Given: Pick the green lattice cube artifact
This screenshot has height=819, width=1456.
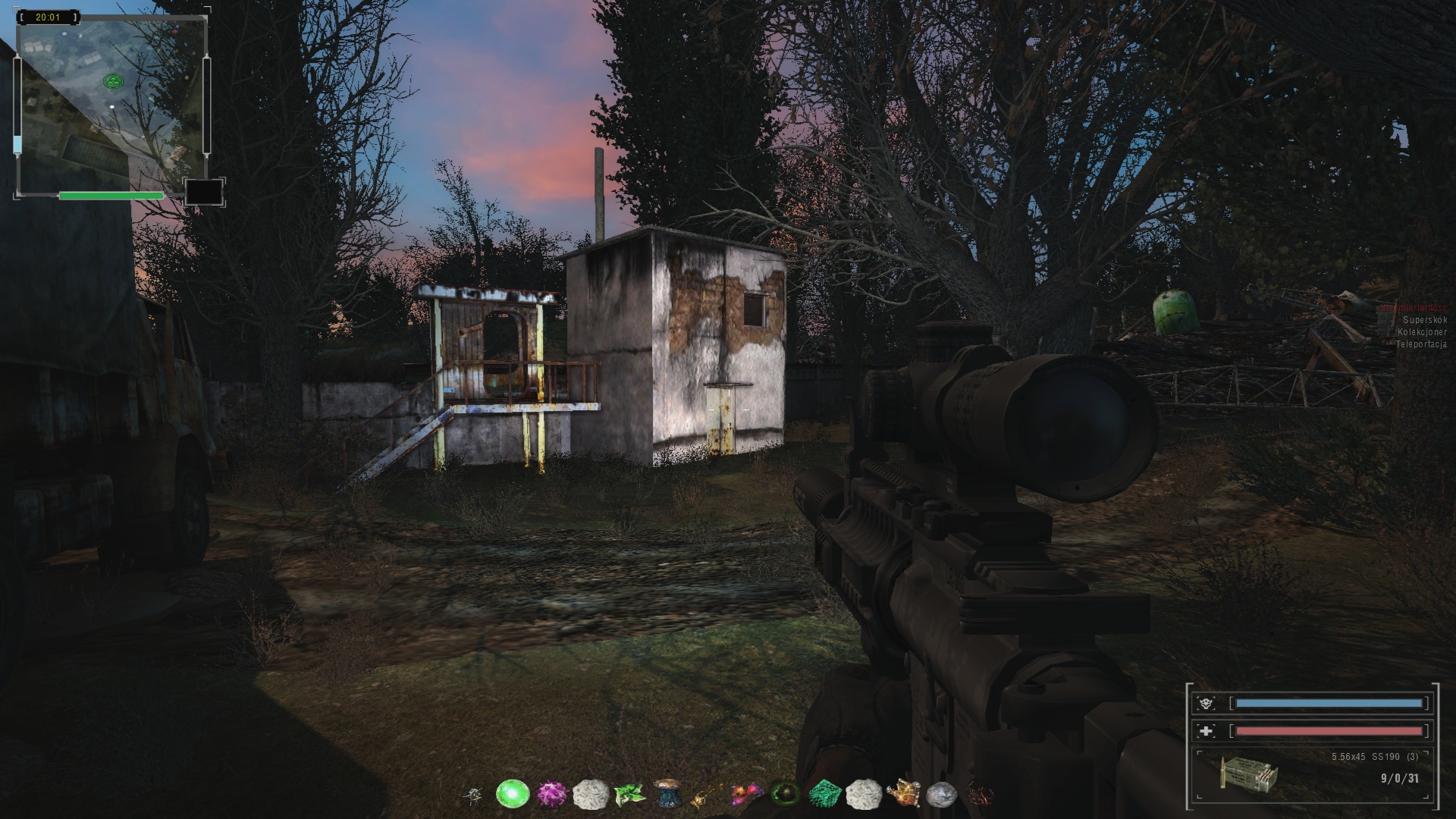Looking at the screenshot, I should pos(824,794).
